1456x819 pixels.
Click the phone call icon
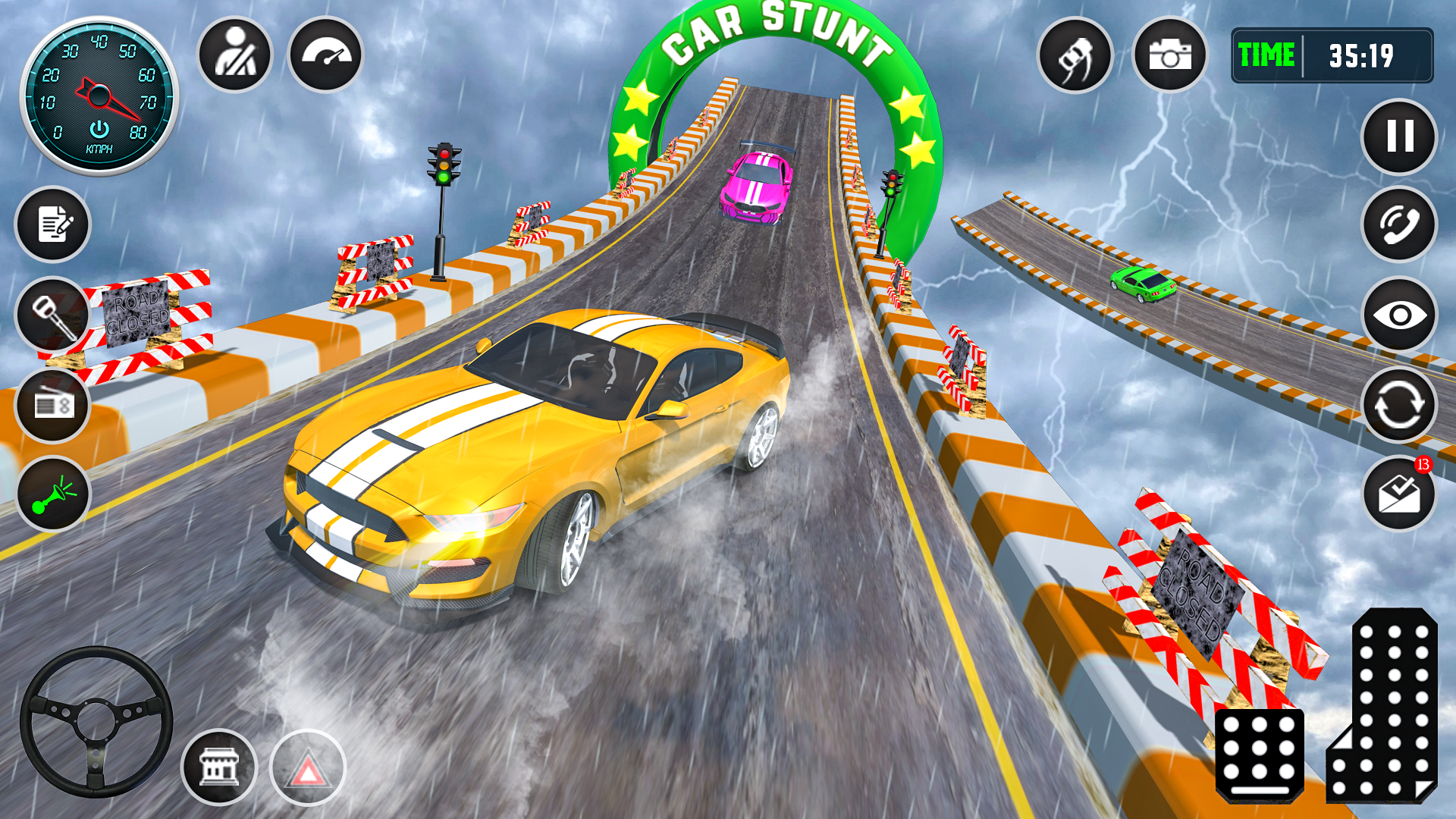[x=1399, y=225]
